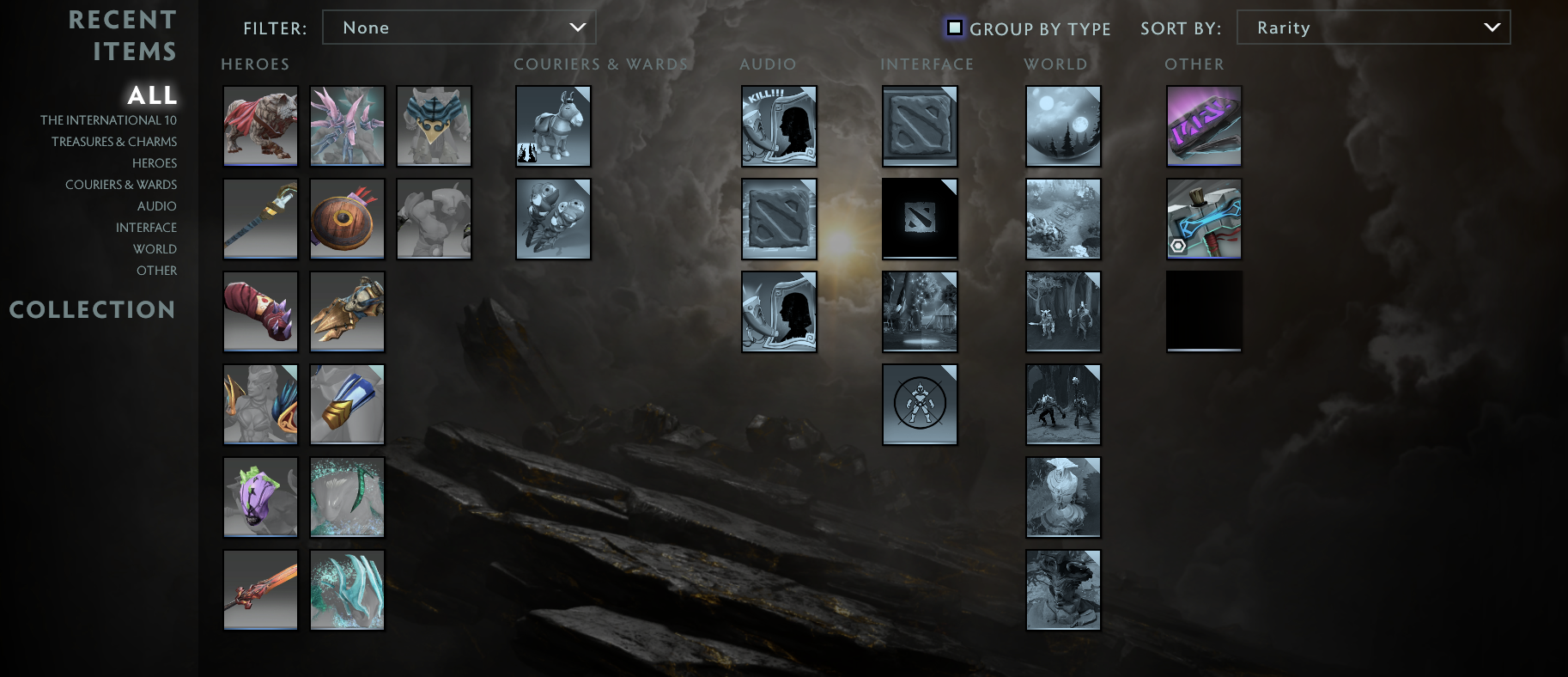
Task: Select the COURIERS & WARDS sidebar category
Action: 121,184
